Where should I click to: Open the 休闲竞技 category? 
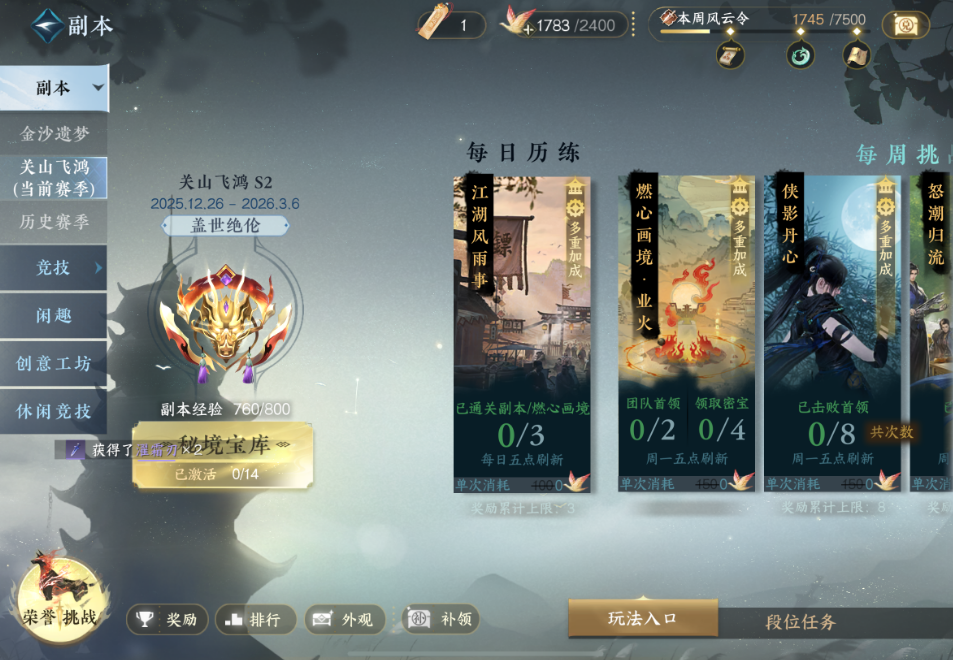(54, 411)
